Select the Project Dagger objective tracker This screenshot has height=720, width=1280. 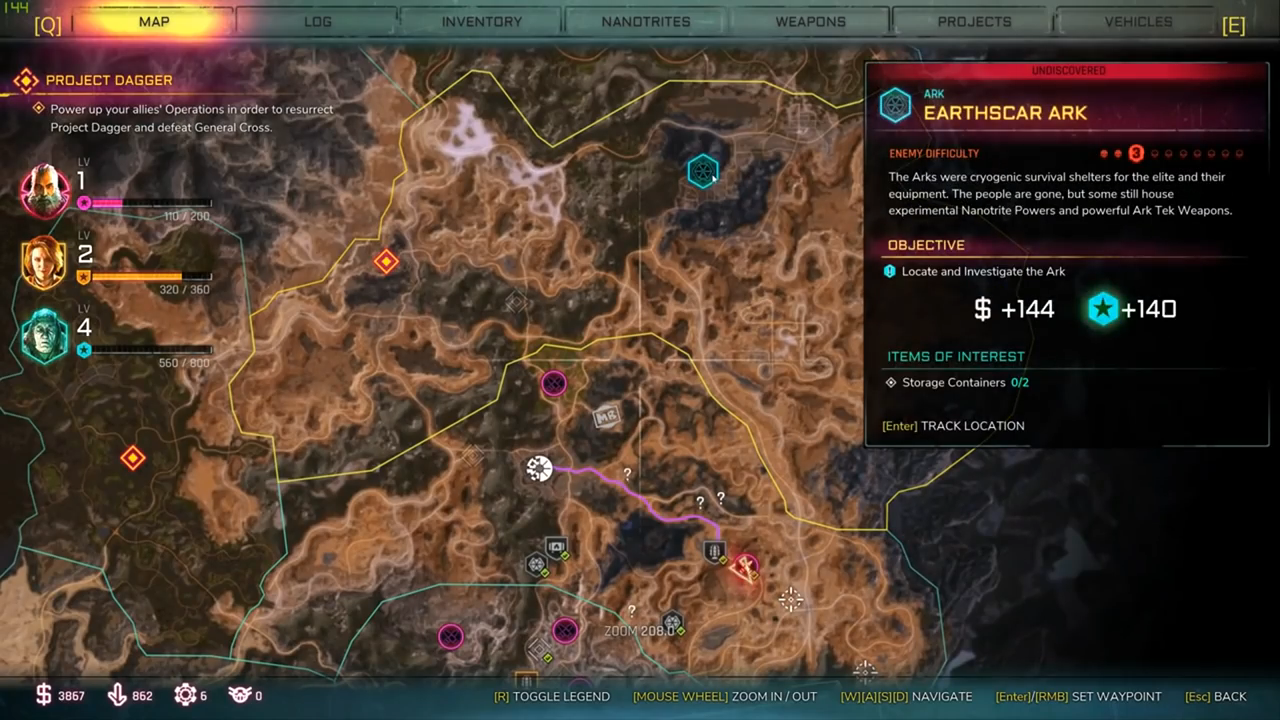tap(109, 80)
